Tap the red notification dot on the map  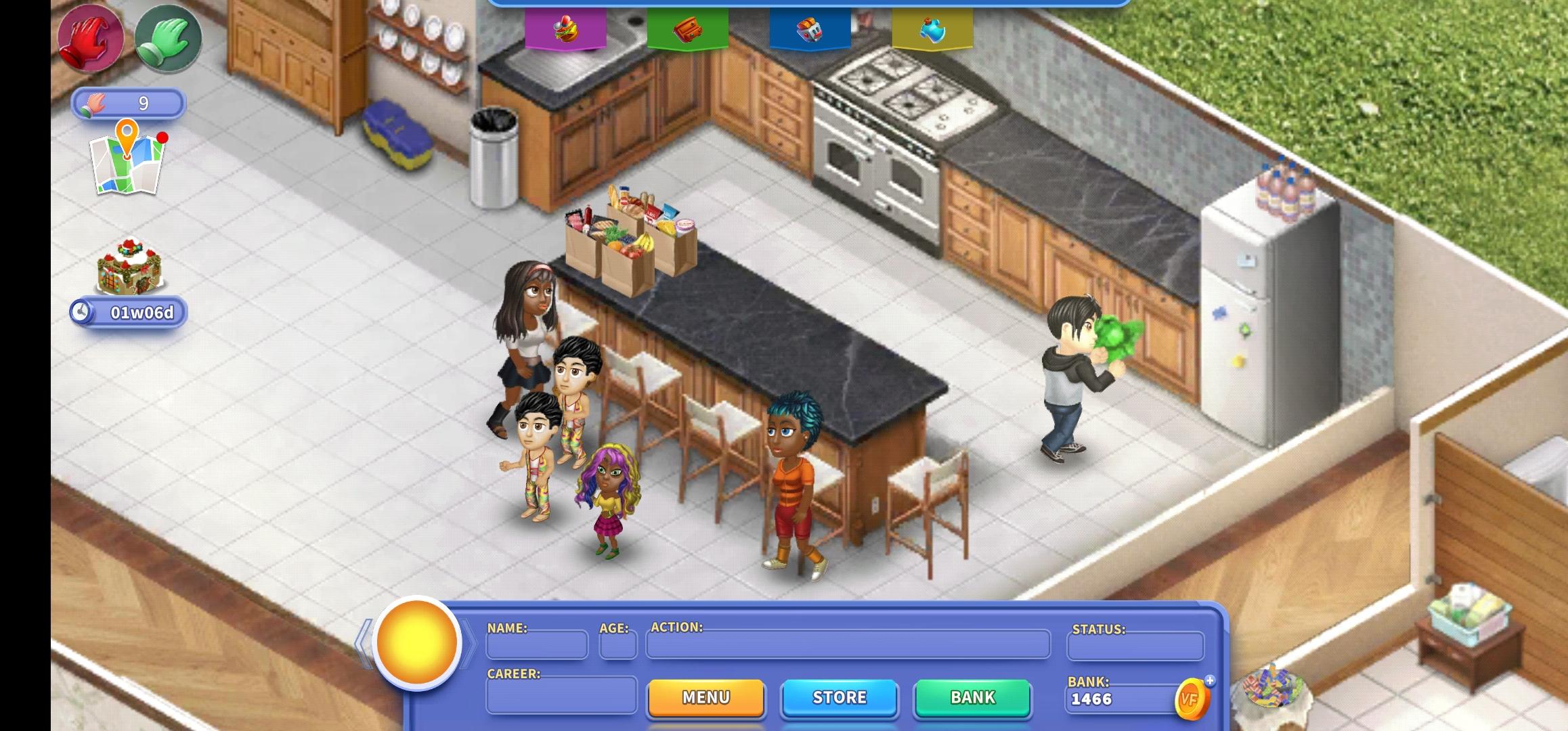click(x=162, y=136)
